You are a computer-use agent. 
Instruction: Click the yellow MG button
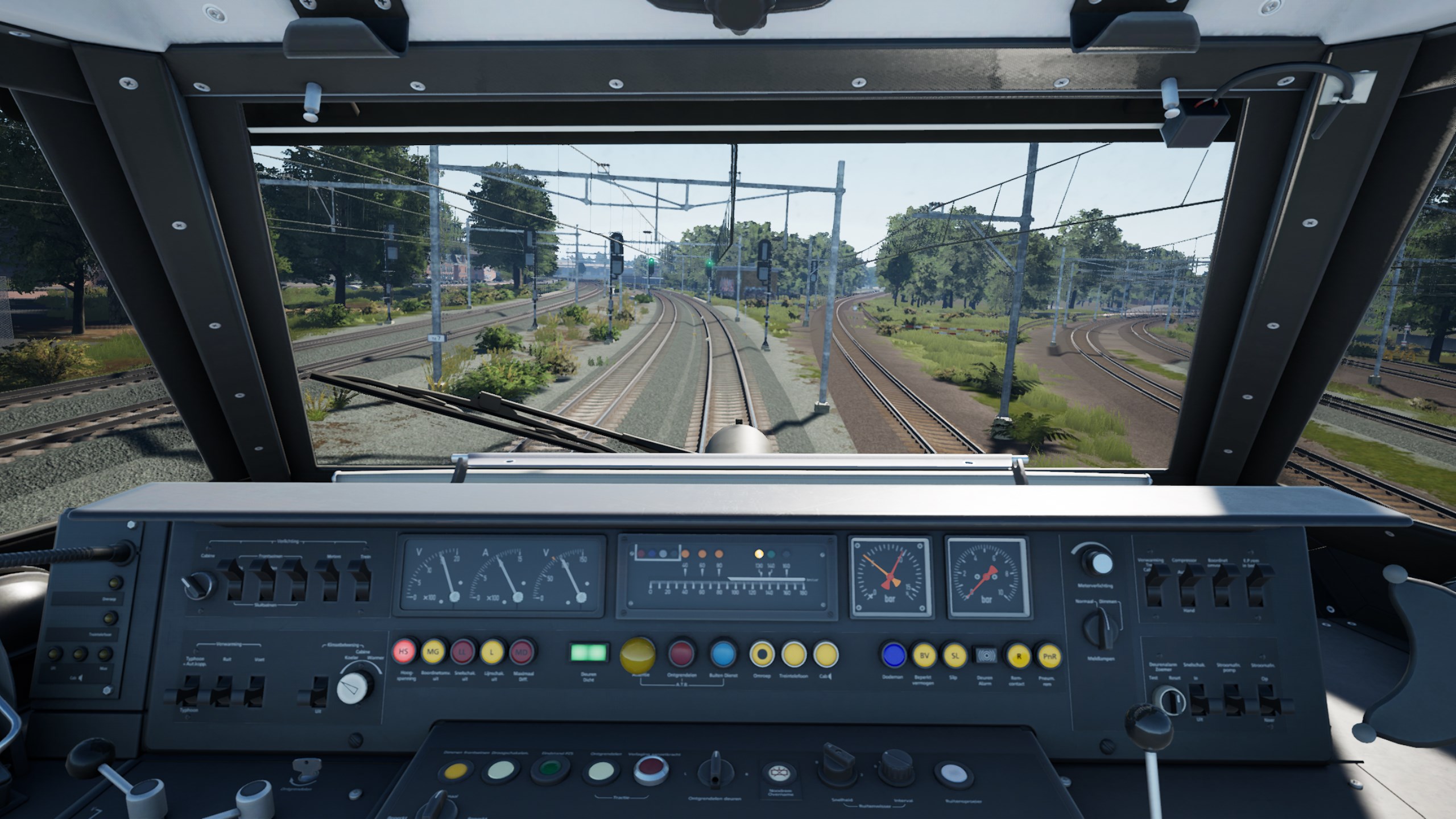tap(433, 652)
